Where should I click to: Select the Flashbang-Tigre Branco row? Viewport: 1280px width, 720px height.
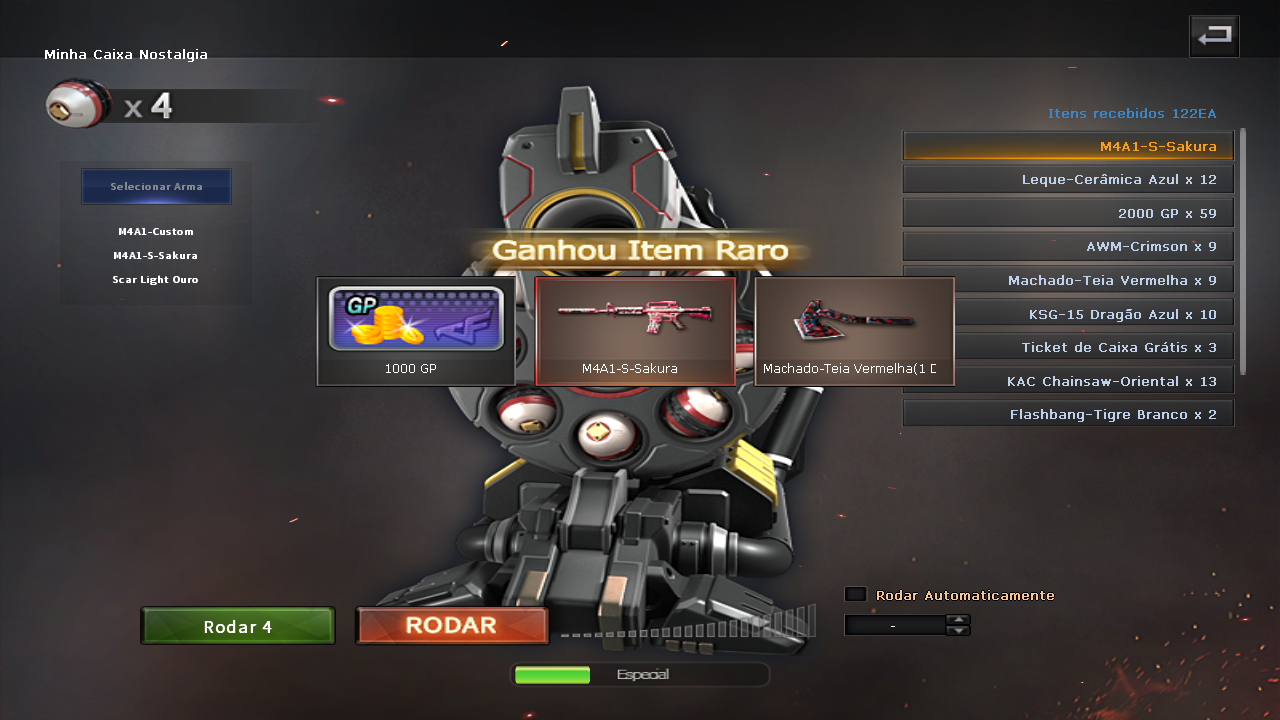(1068, 414)
